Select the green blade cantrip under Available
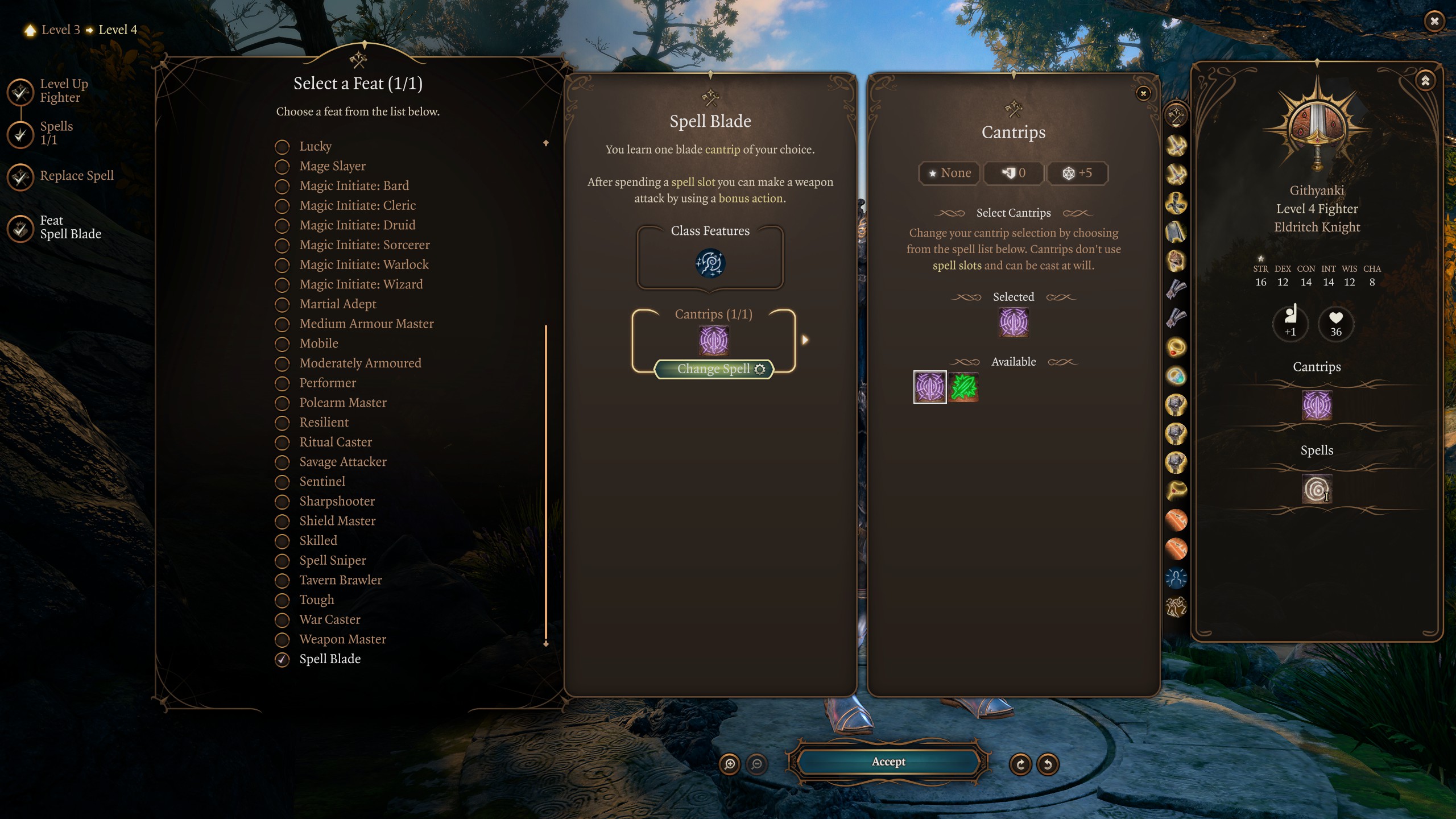Screen dimensions: 1456x819 click(x=963, y=387)
